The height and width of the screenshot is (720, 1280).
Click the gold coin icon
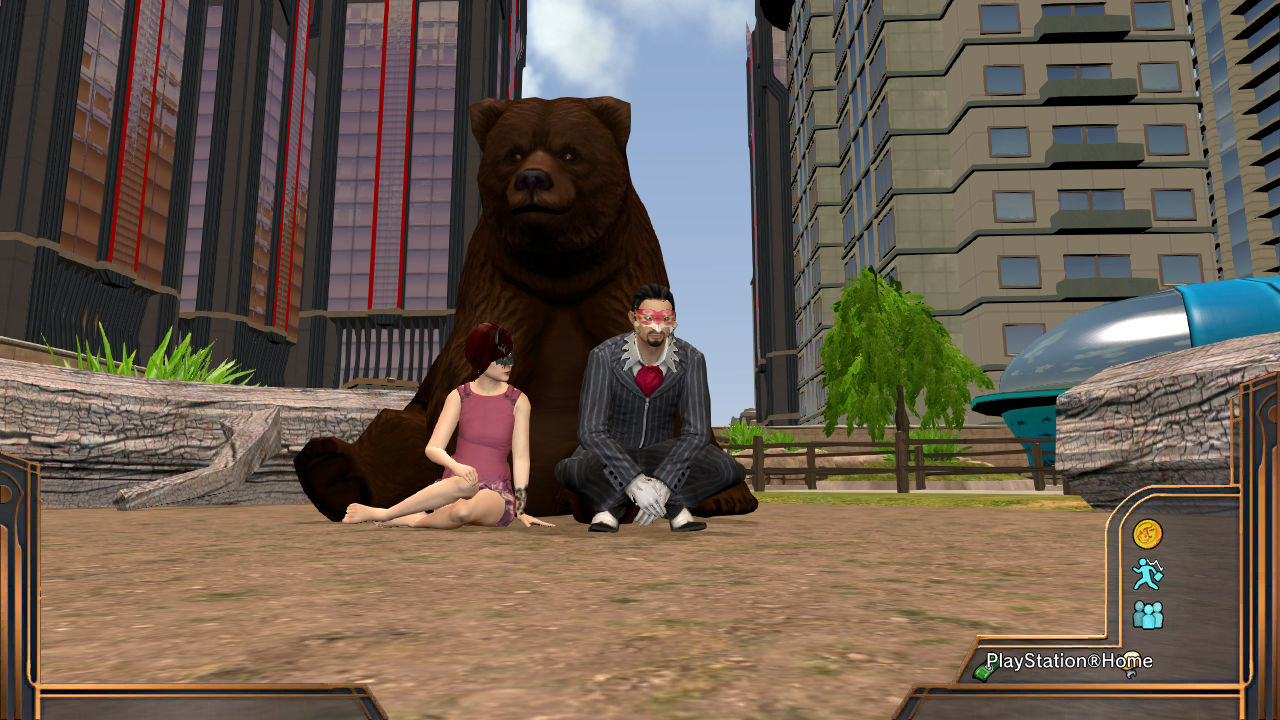point(1147,534)
